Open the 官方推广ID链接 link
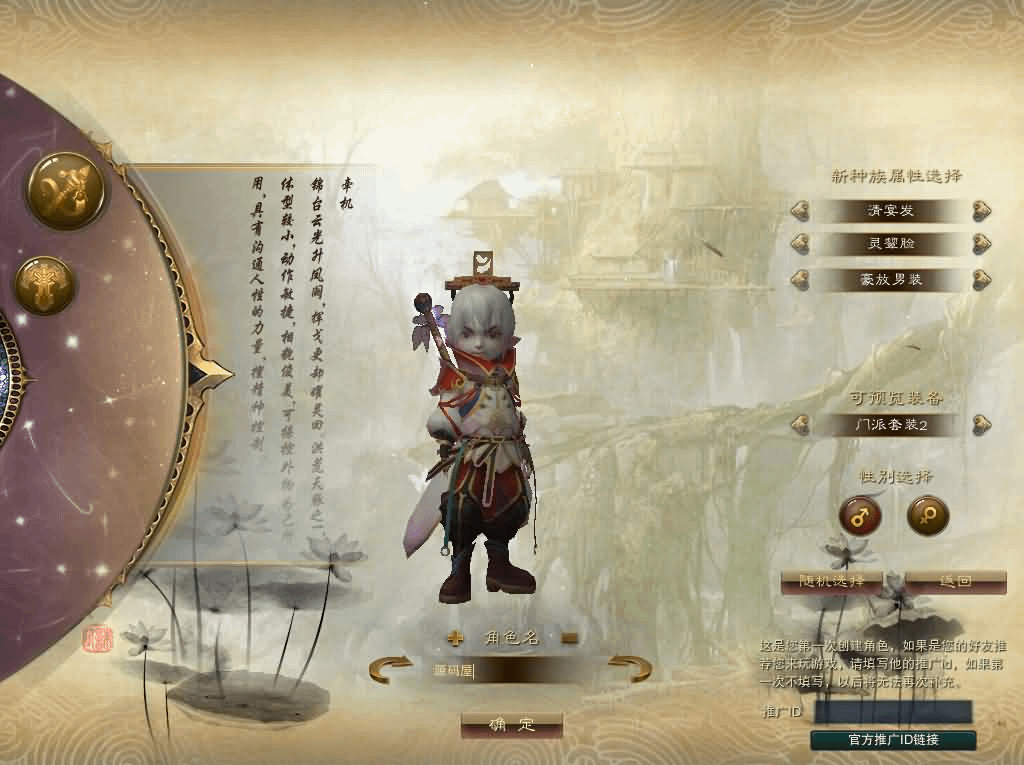 point(893,740)
